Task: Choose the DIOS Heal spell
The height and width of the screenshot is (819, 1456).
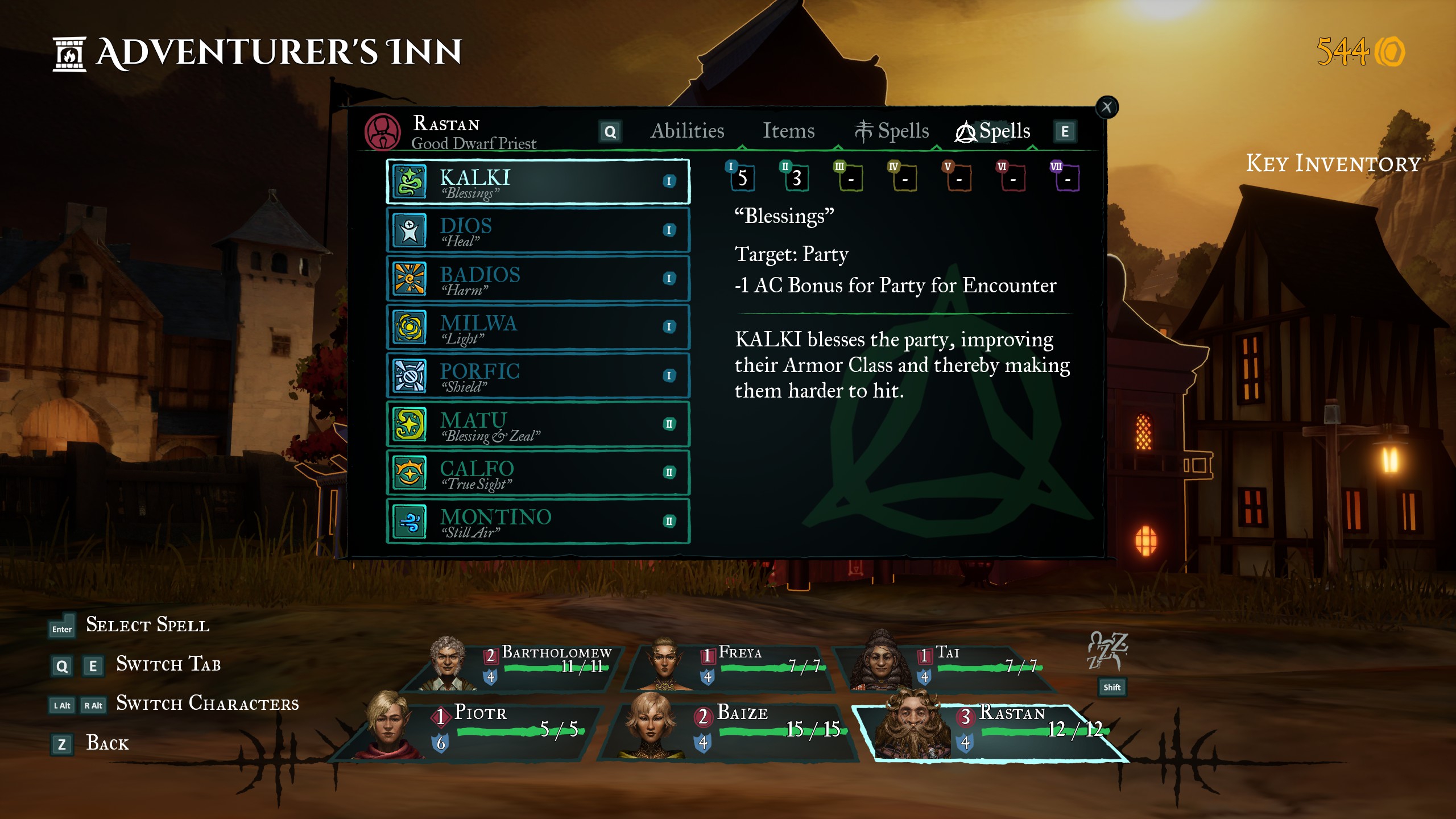Action: [x=537, y=230]
